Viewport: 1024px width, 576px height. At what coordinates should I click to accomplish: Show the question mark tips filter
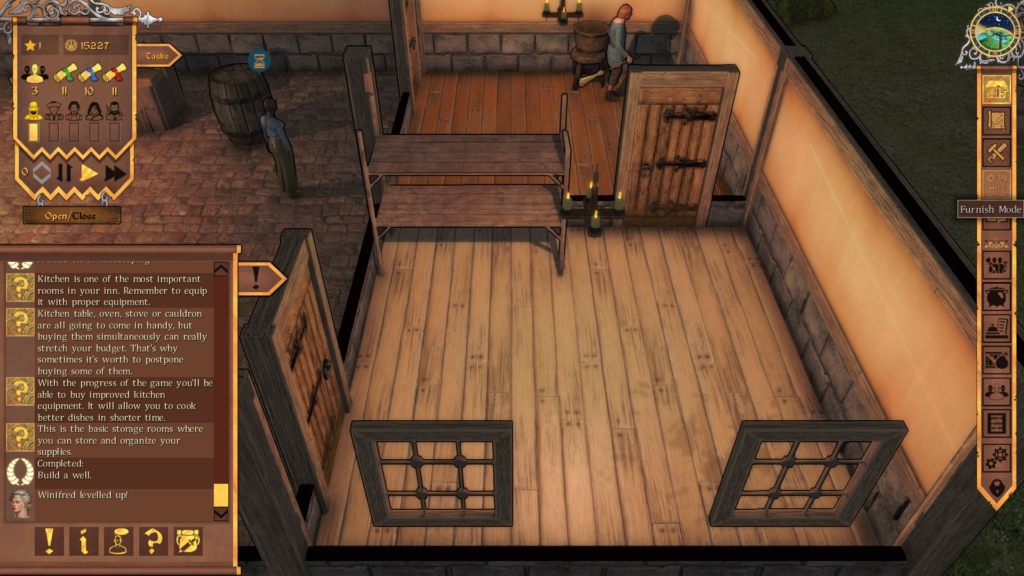coord(153,541)
